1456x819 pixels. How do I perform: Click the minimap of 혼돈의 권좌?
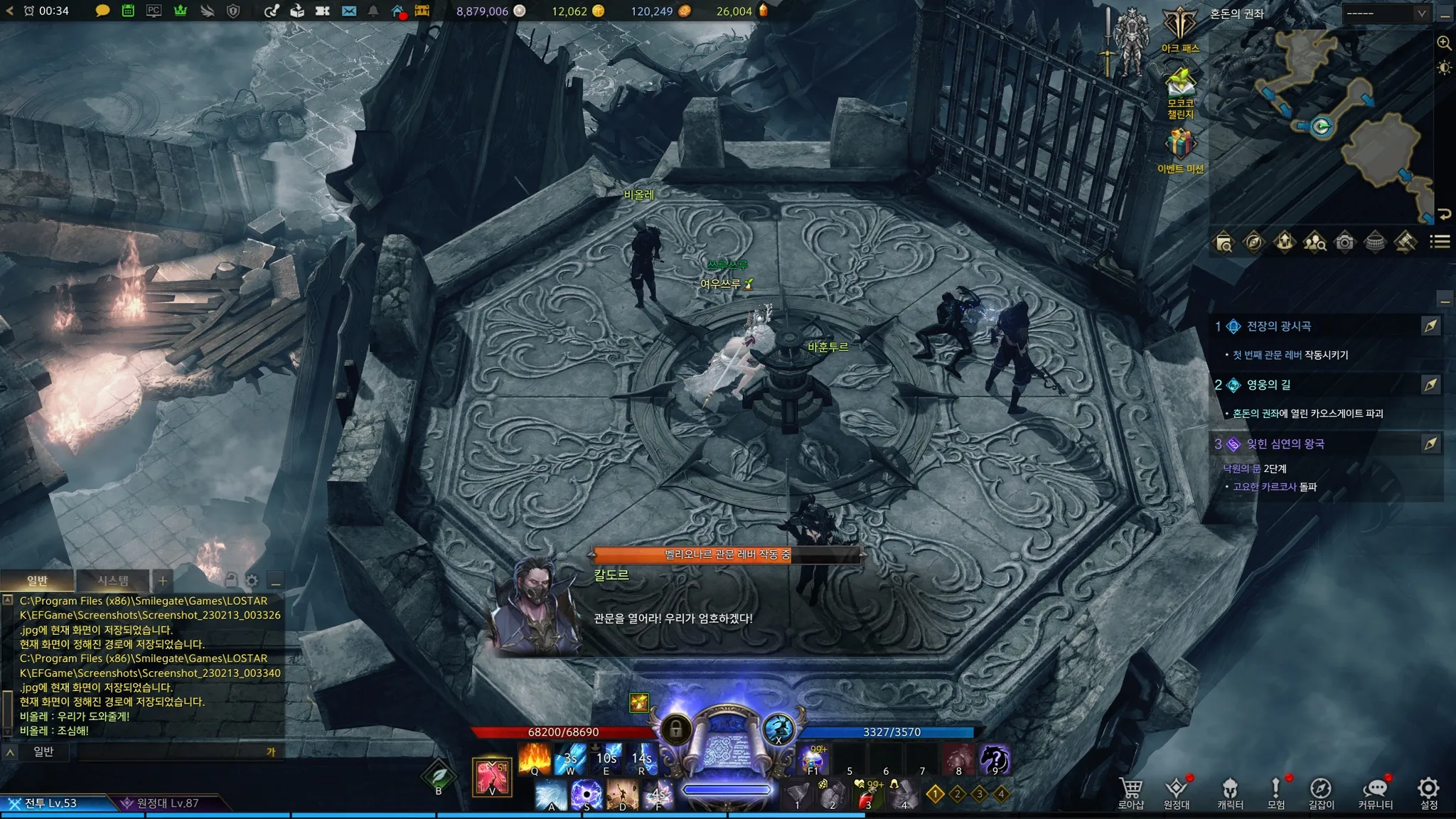(1321, 128)
